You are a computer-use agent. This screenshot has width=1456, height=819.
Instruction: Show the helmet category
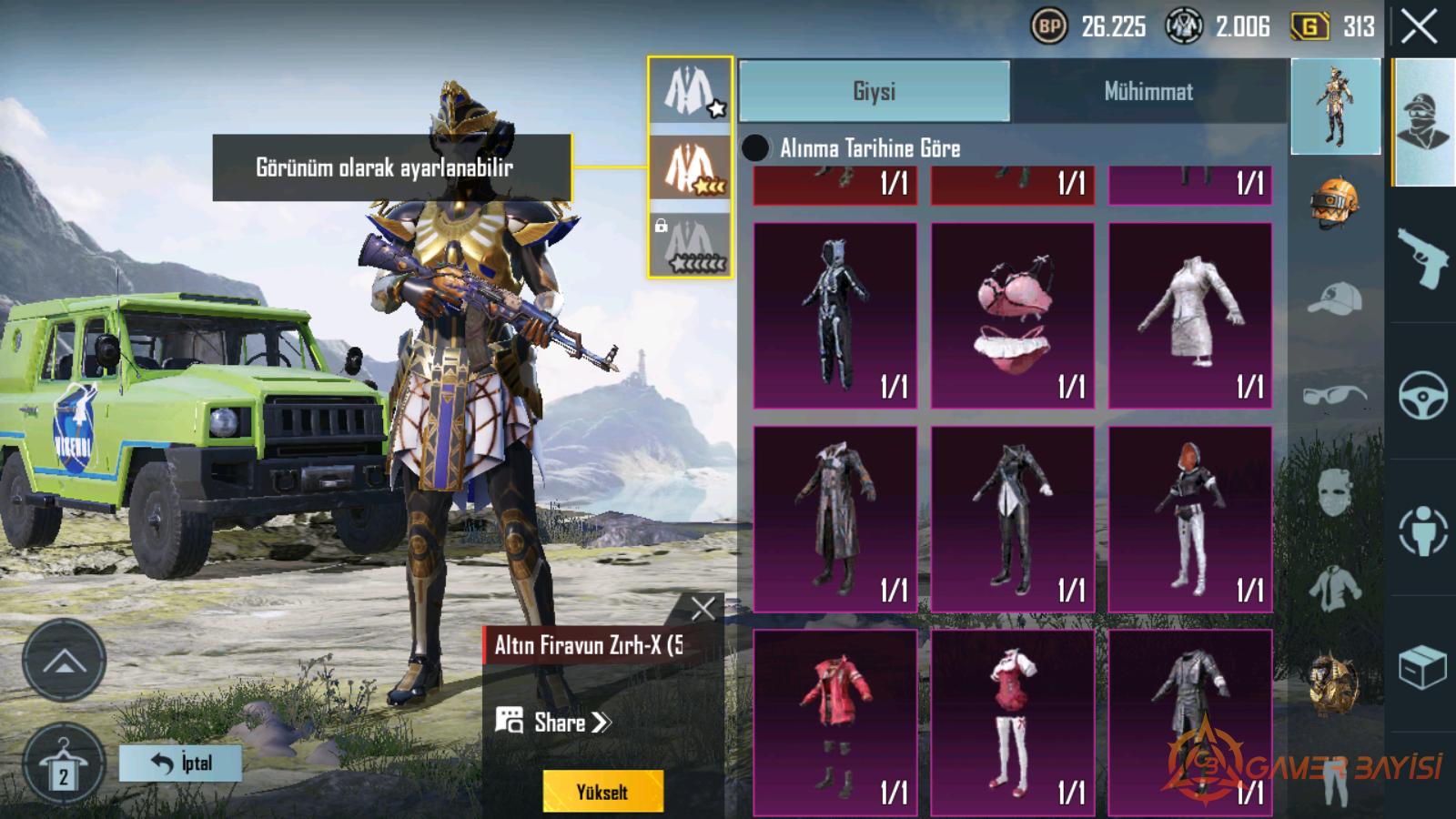coord(1335,202)
